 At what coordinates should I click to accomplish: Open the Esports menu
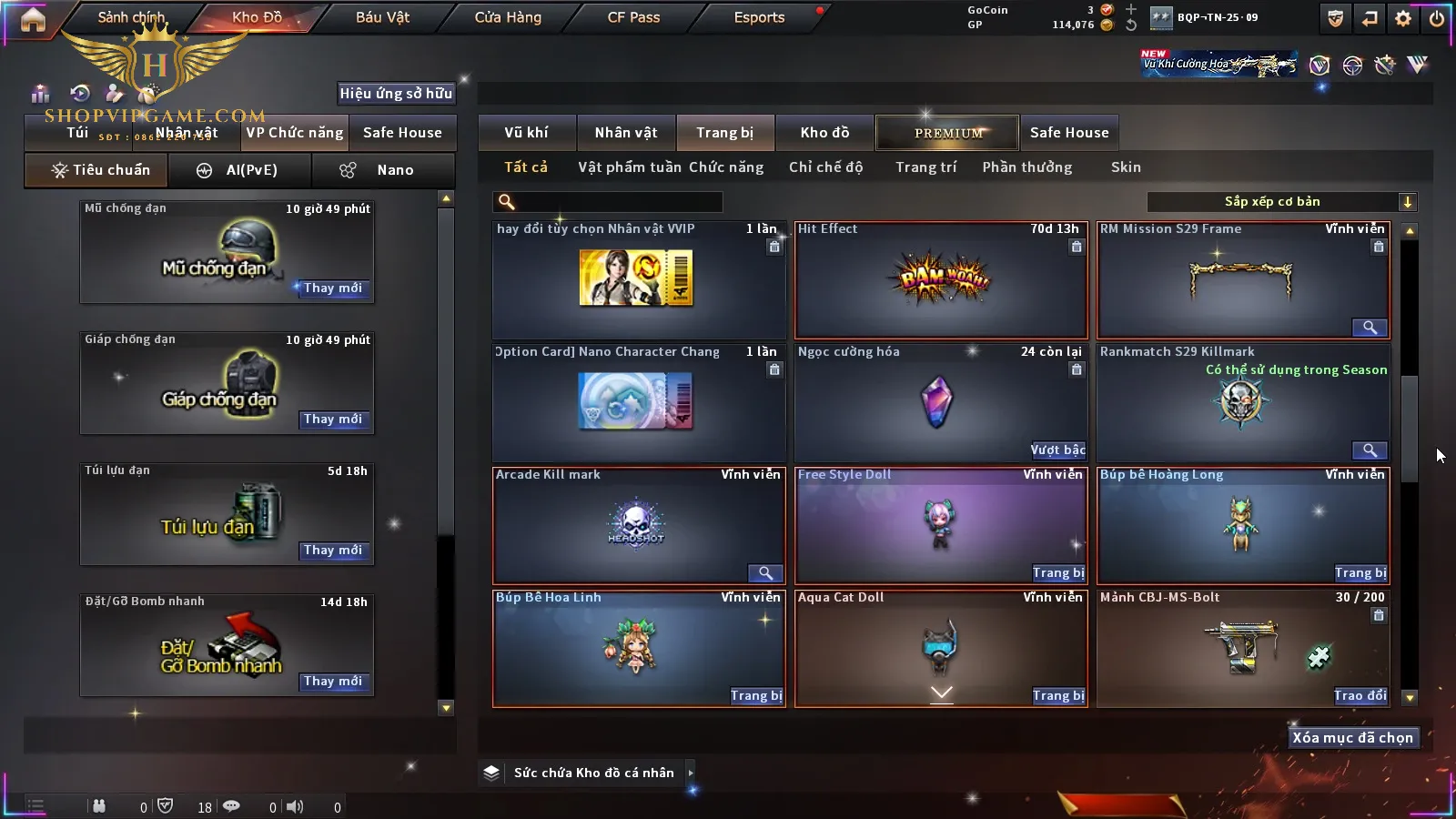(759, 17)
